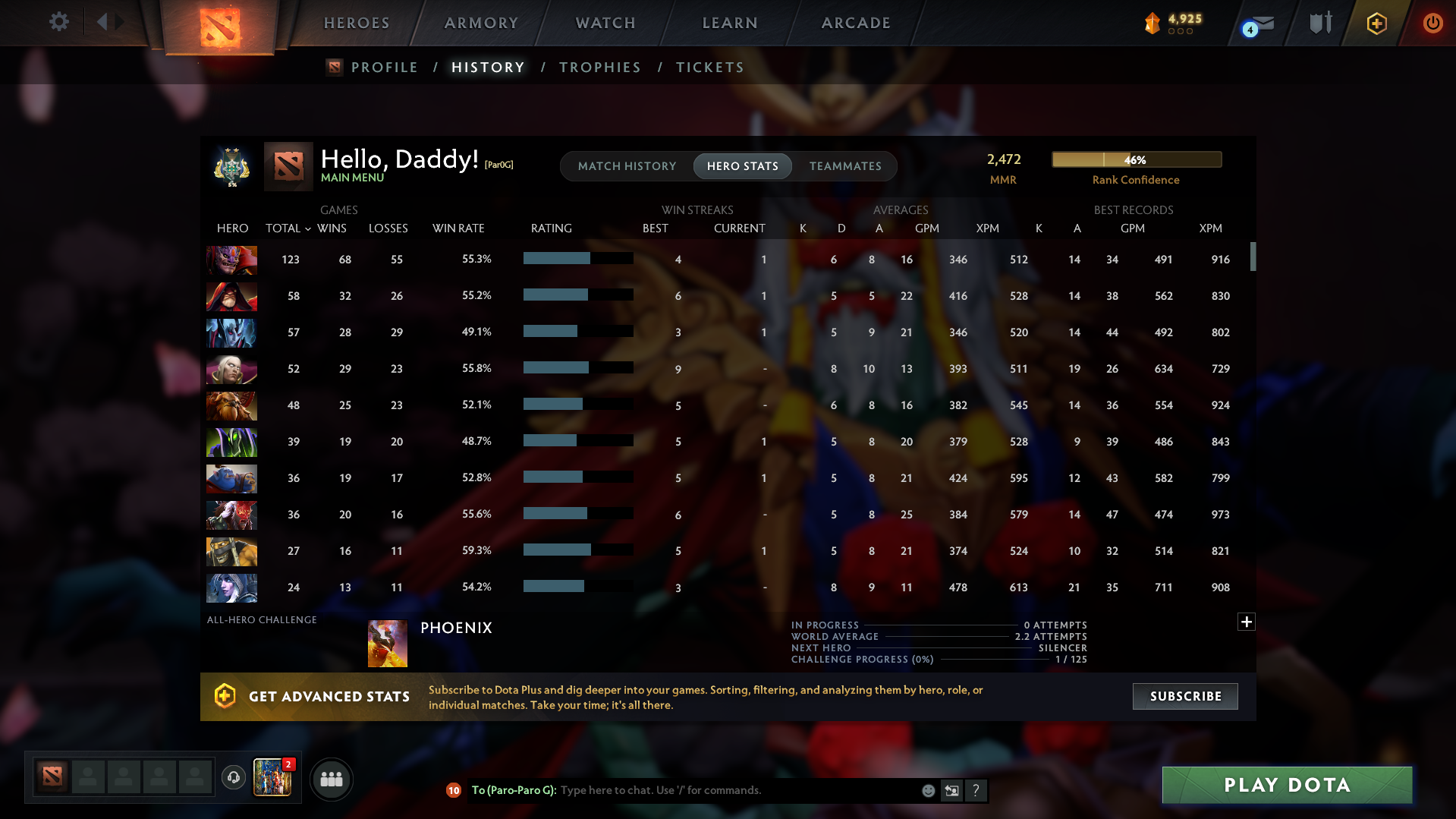Open the Phoenix All-Hero Challenge portrait
This screenshot has width=1456, height=819.
click(388, 642)
